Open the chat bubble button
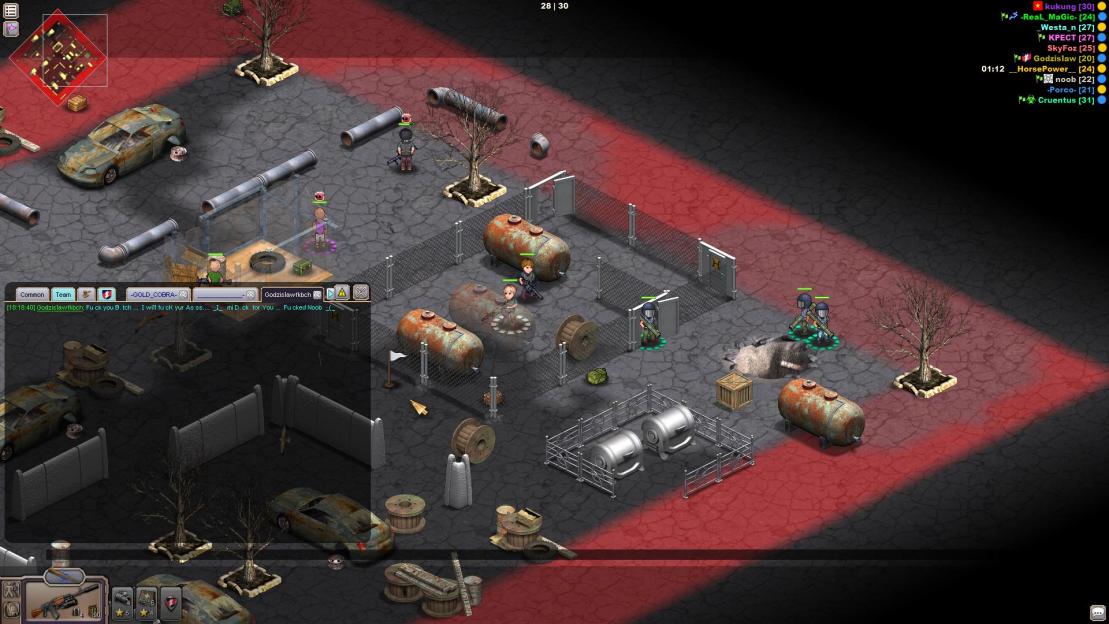 [x=1097, y=613]
